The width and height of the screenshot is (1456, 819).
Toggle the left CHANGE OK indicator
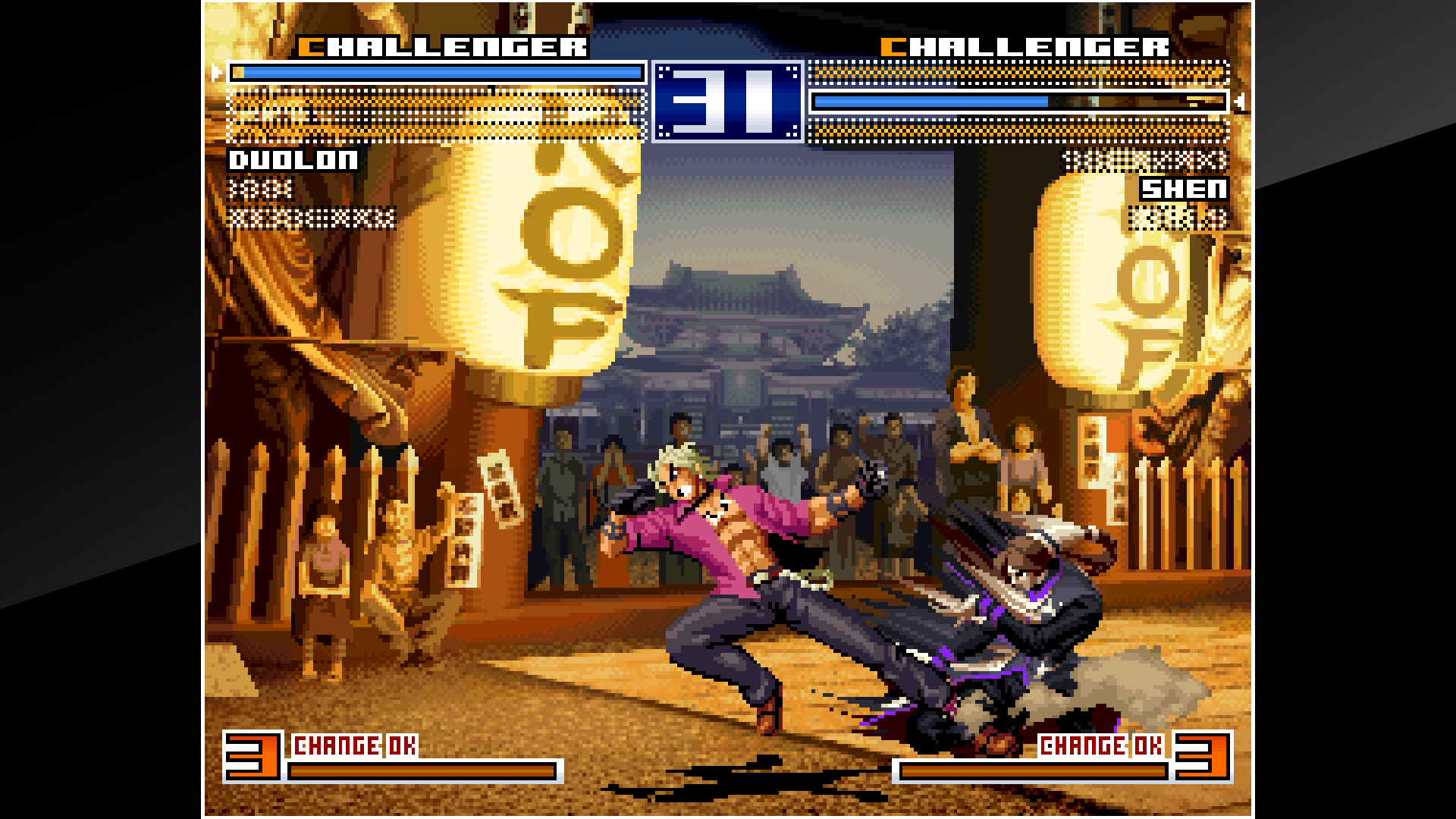[353, 745]
